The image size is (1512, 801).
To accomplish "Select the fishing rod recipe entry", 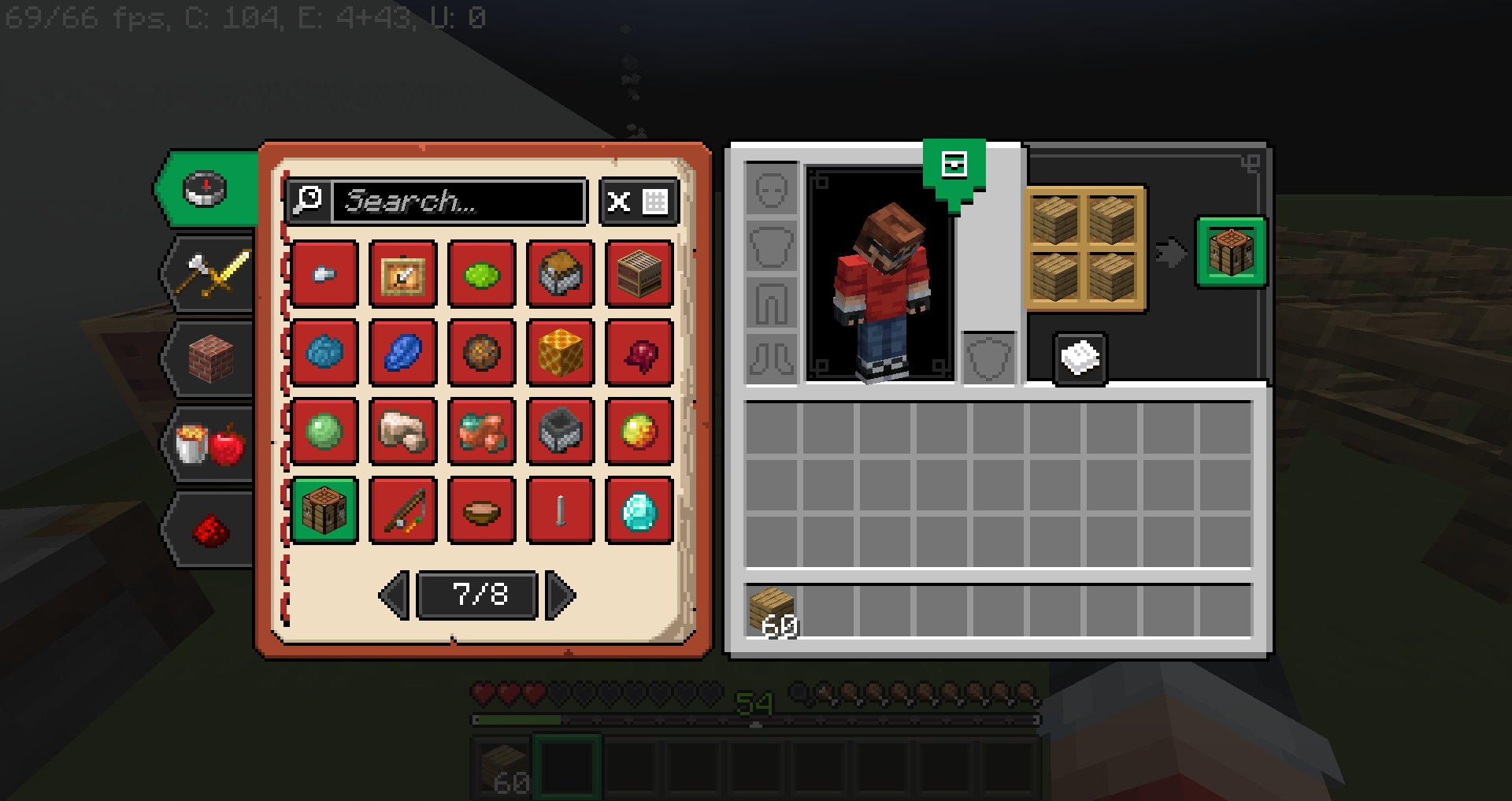I will [402, 510].
